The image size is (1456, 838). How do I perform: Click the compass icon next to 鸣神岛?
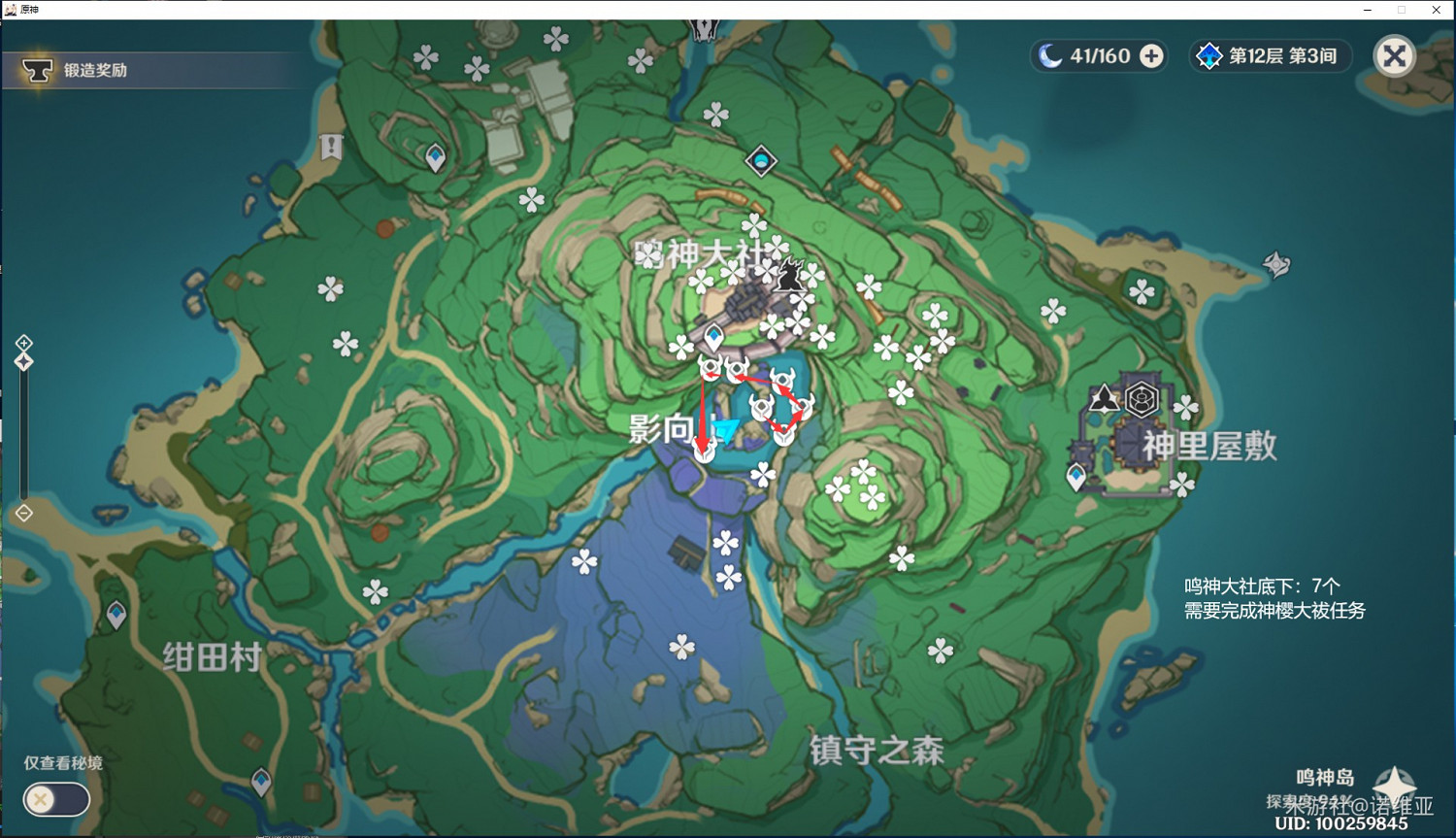tap(1395, 787)
